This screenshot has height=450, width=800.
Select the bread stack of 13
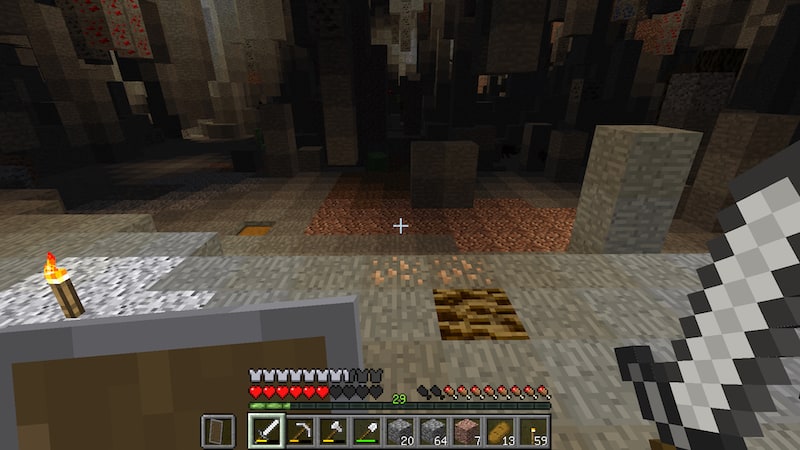499,431
